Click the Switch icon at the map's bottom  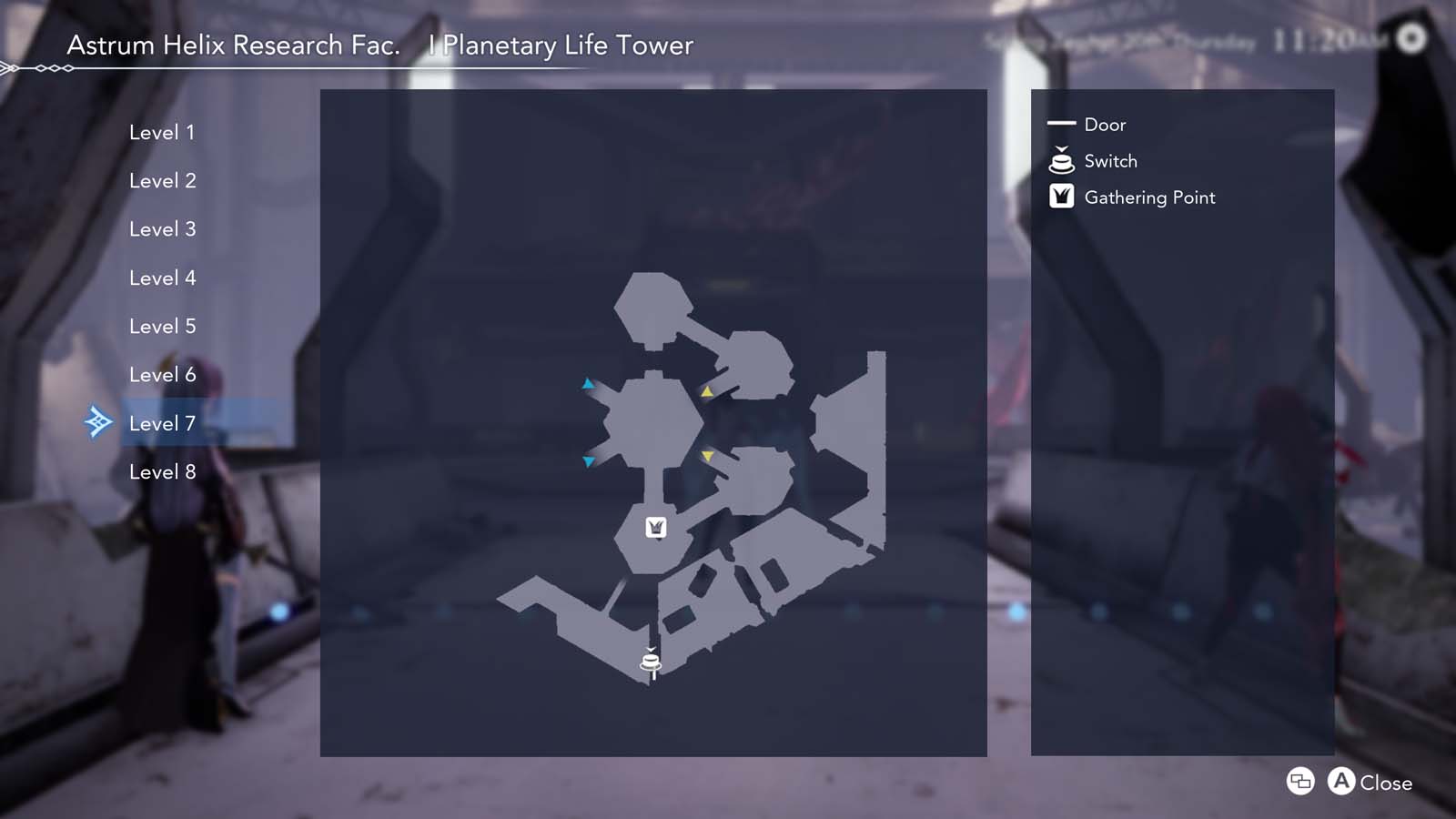(650, 661)
